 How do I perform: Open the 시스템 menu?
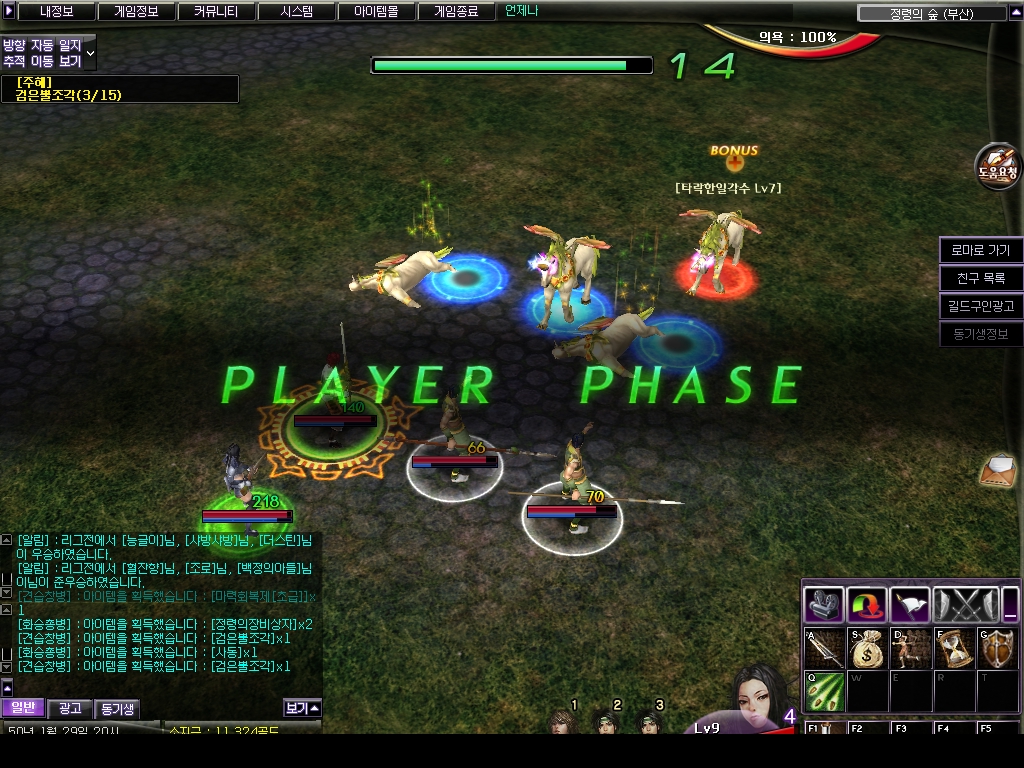(x=296, y=12)
